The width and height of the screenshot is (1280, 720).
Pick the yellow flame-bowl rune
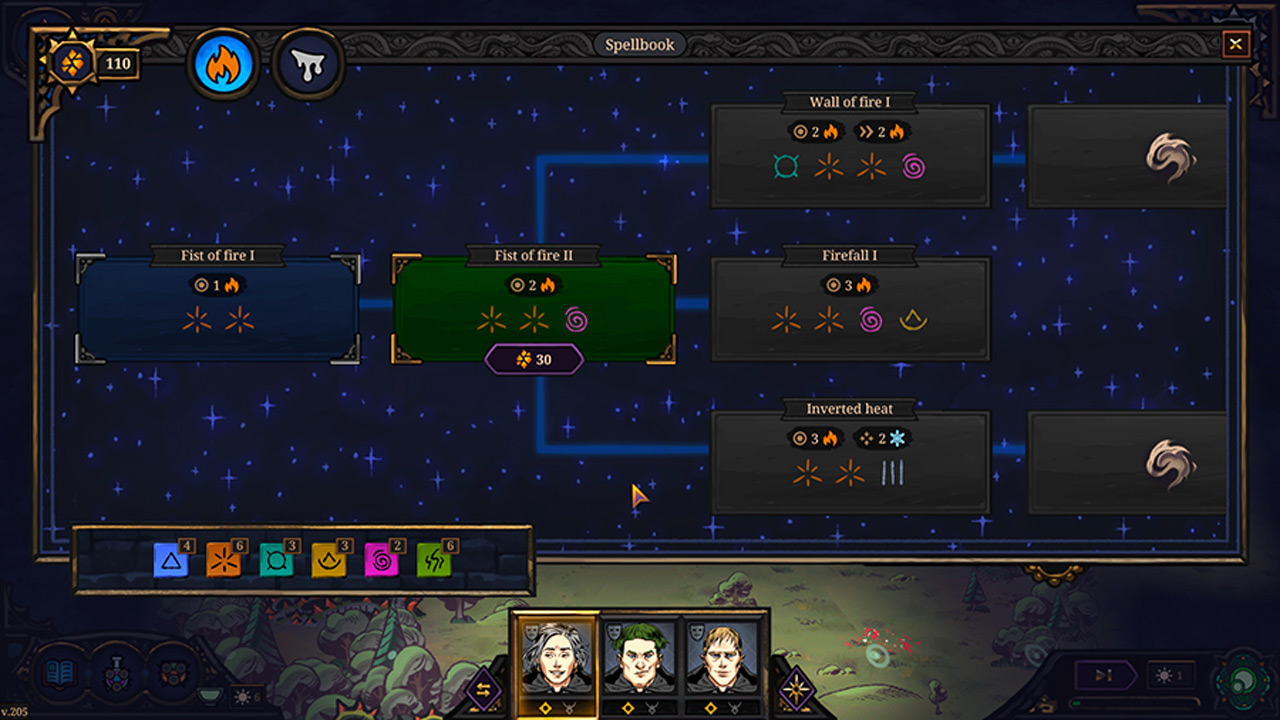coord(329,561)
